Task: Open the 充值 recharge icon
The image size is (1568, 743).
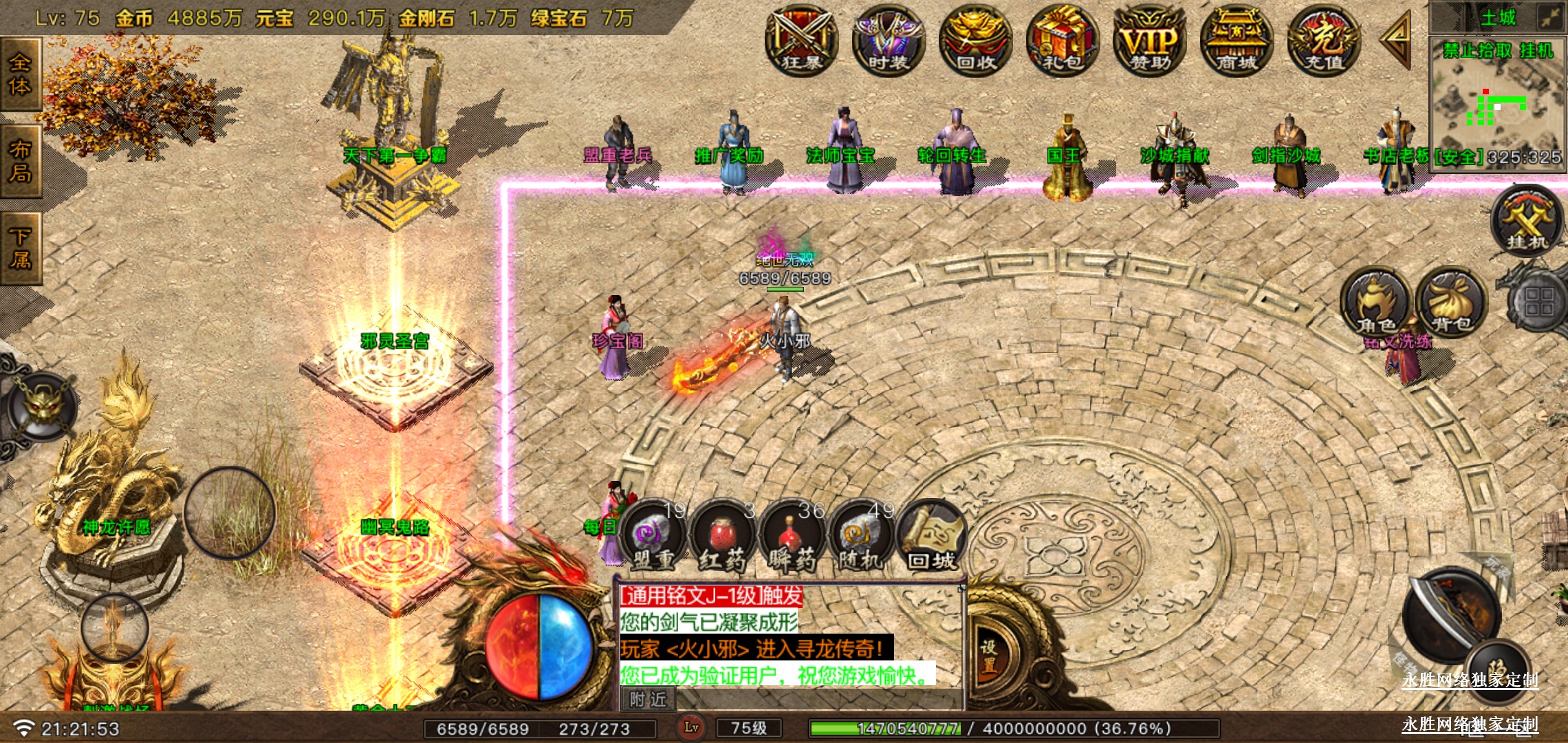Action: point(1324,40)
